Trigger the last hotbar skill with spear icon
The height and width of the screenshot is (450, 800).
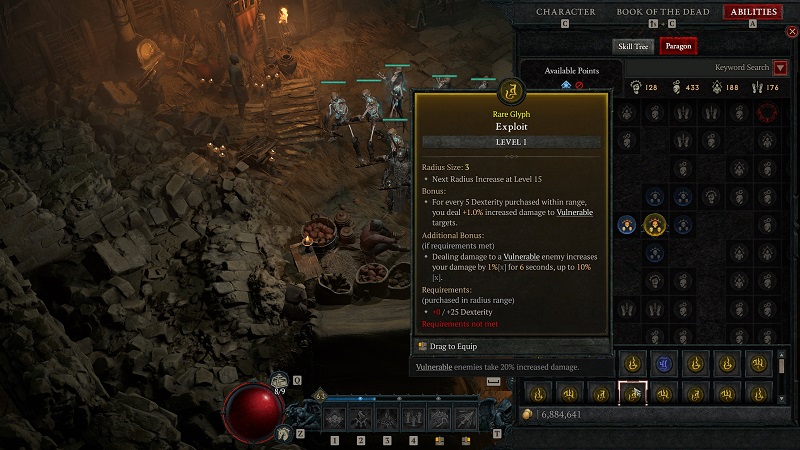[x=467, y=419]
